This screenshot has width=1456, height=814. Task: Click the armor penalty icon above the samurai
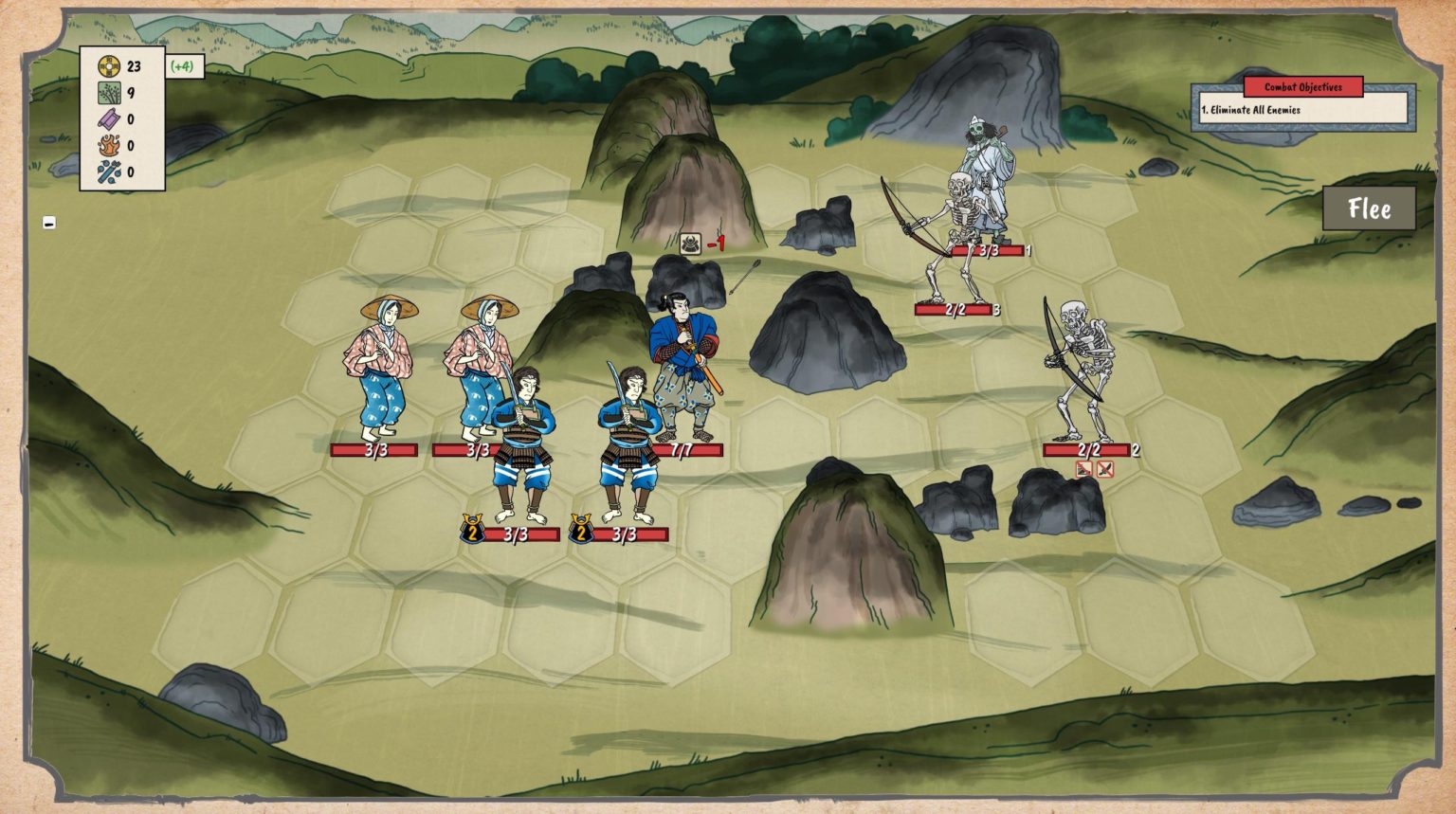point(690,244)
